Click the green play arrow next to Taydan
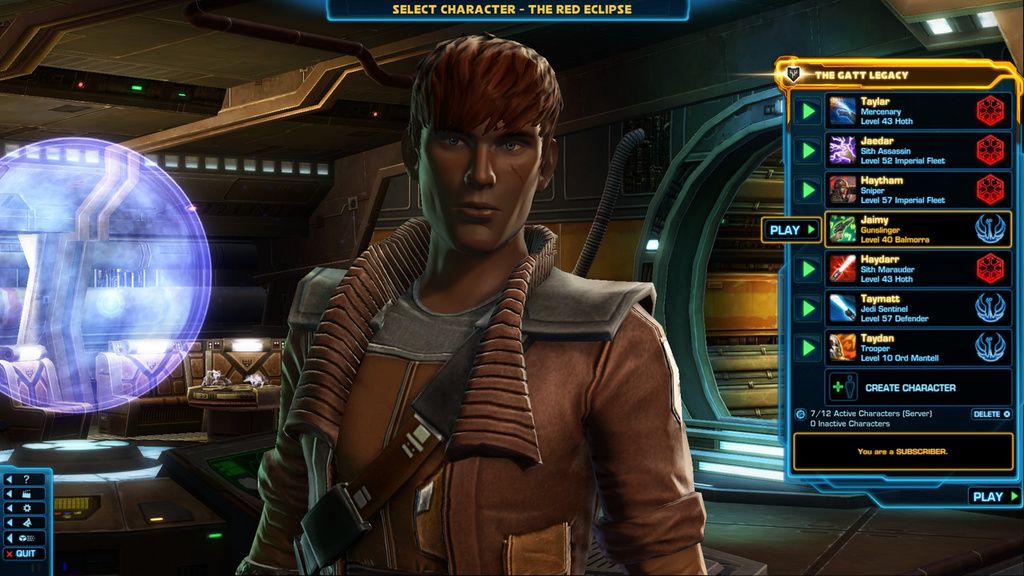 pos(807,347)
